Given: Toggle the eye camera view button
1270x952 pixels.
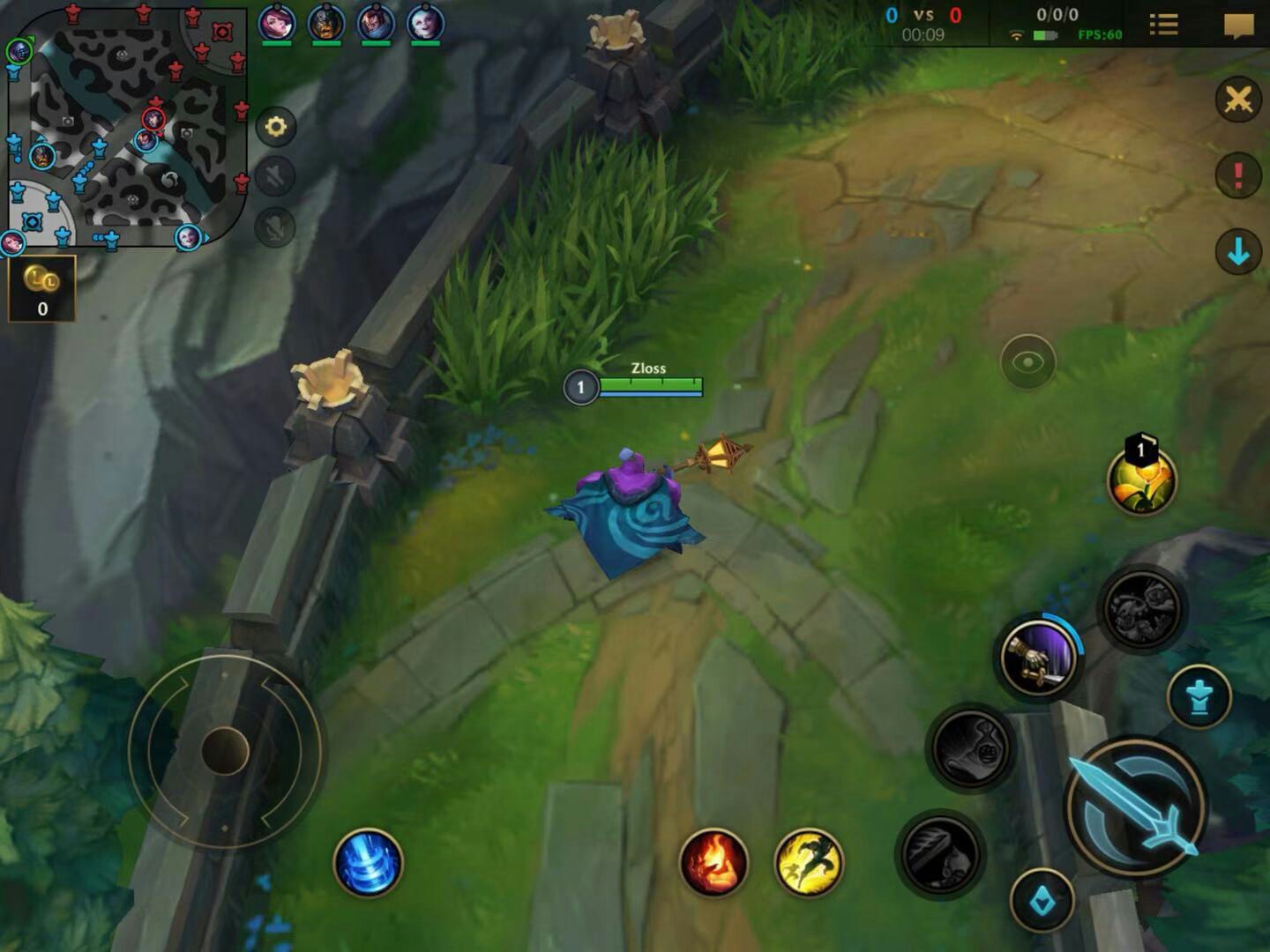Looking at the screenshot, I should (1027, 362).
